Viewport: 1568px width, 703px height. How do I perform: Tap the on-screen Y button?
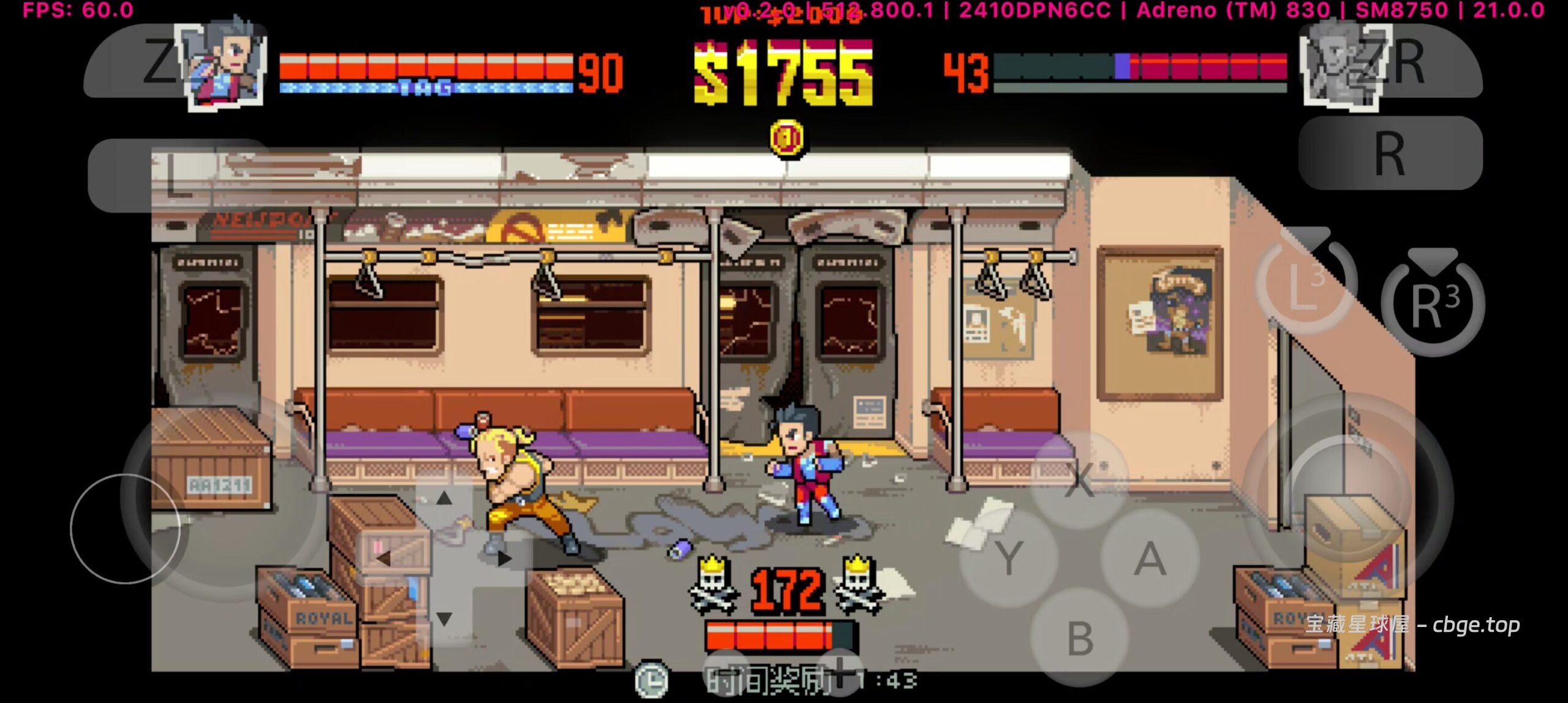click(x=1009, y=558)
